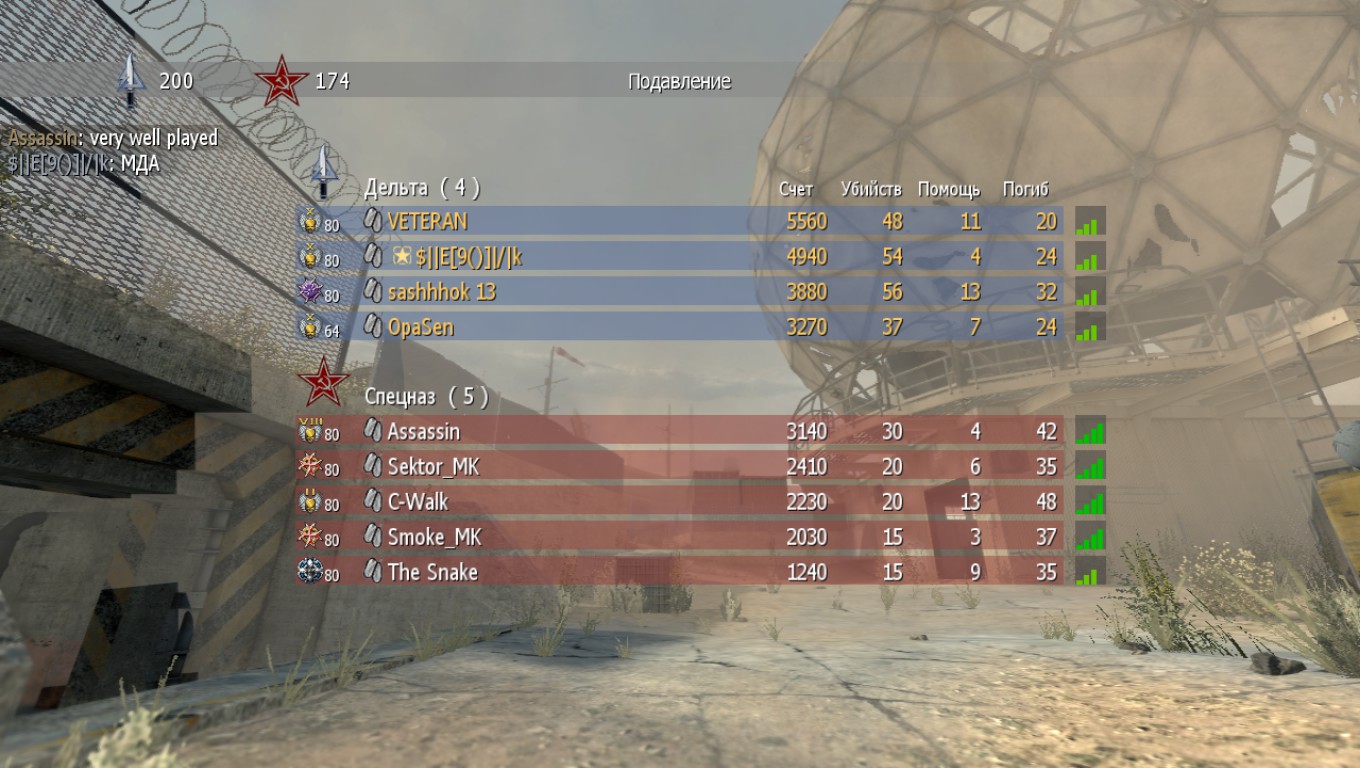Click the score value 5560 for VETERAN
The width and height of the screenshot is (1360, 768).
[x=806, y=222]
